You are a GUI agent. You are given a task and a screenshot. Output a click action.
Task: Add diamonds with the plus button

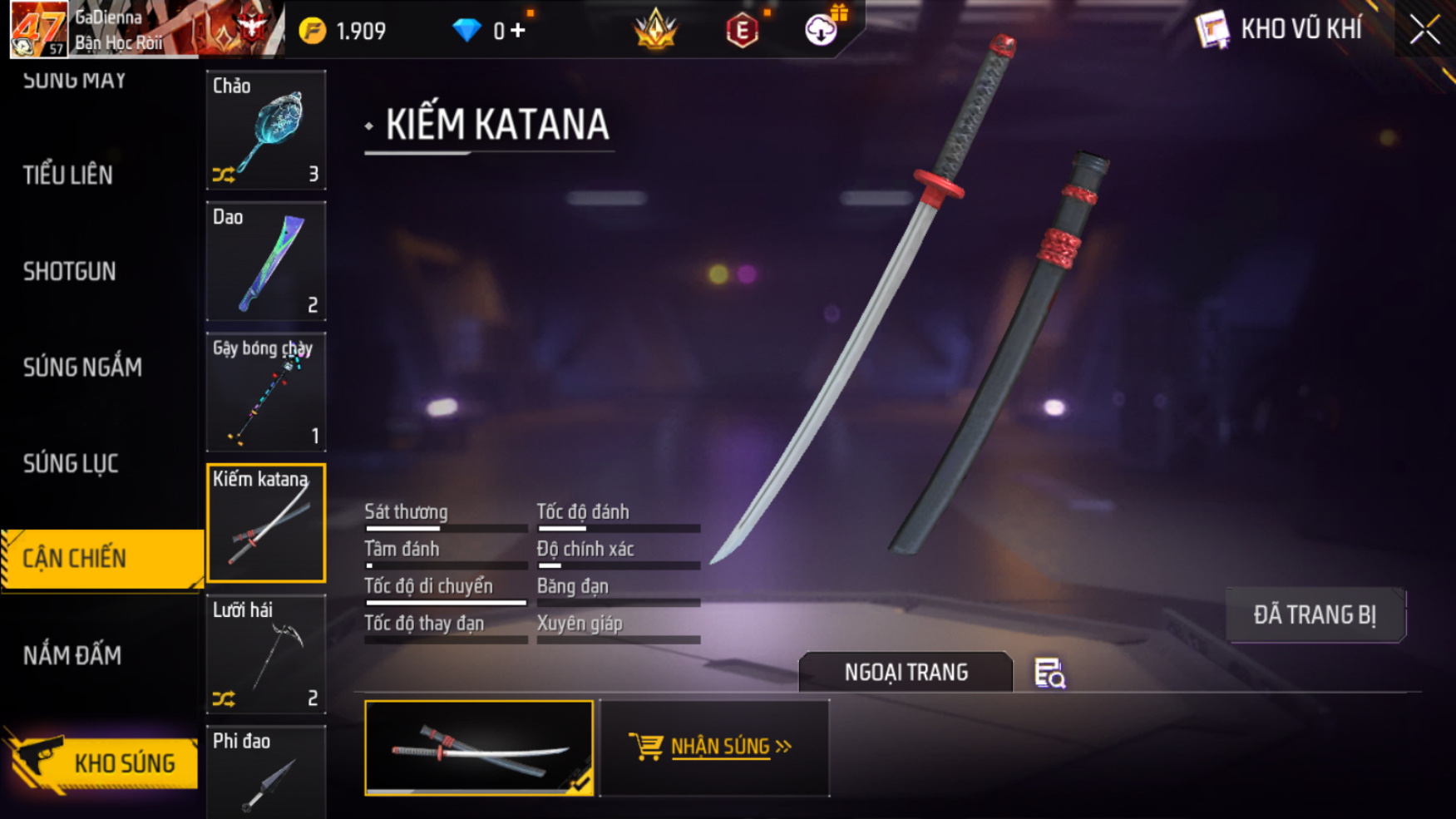click(x=518, y=31)
